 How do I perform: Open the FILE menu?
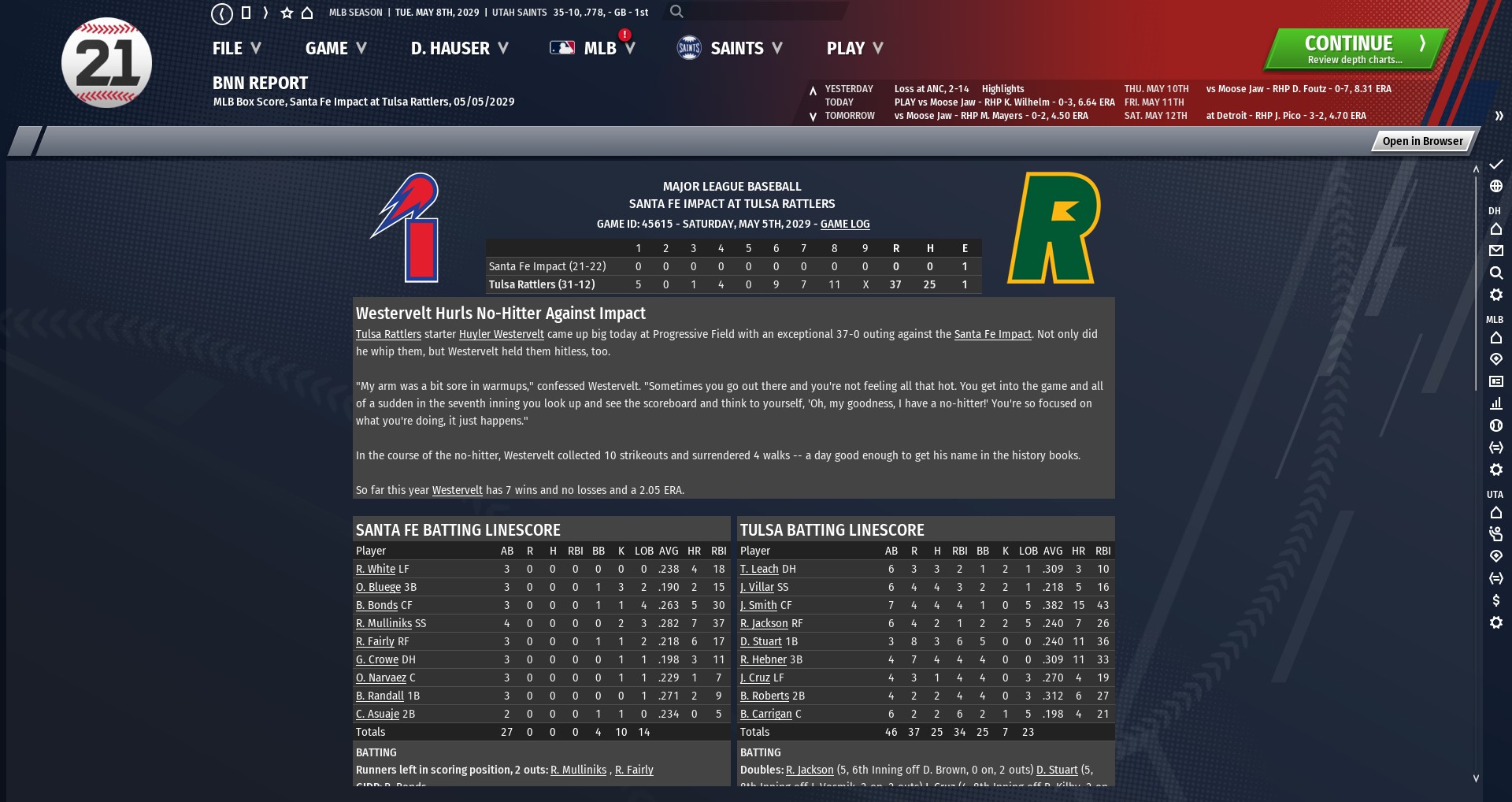point(235,49)
